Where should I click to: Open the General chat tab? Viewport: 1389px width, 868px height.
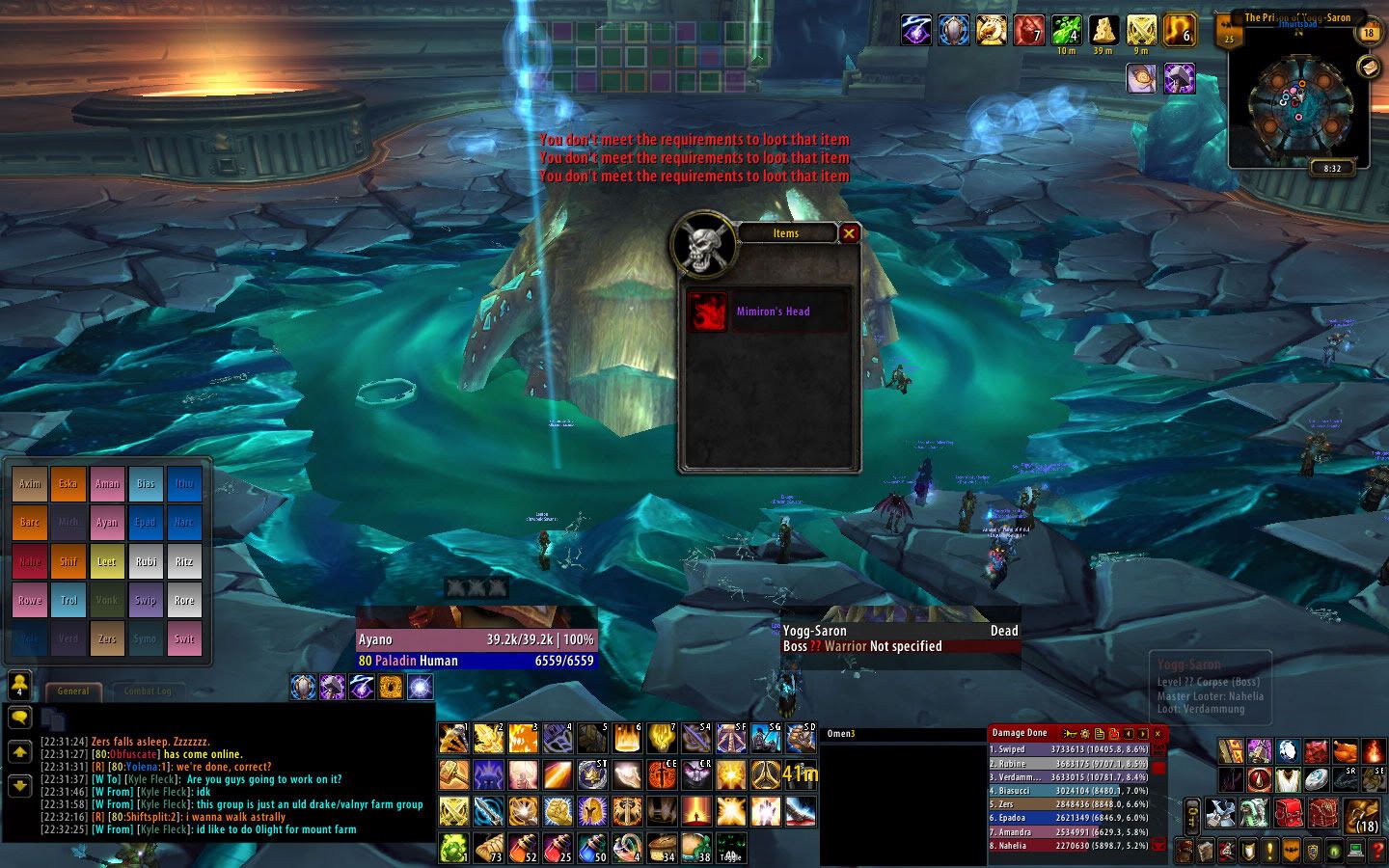pos(73,691)
